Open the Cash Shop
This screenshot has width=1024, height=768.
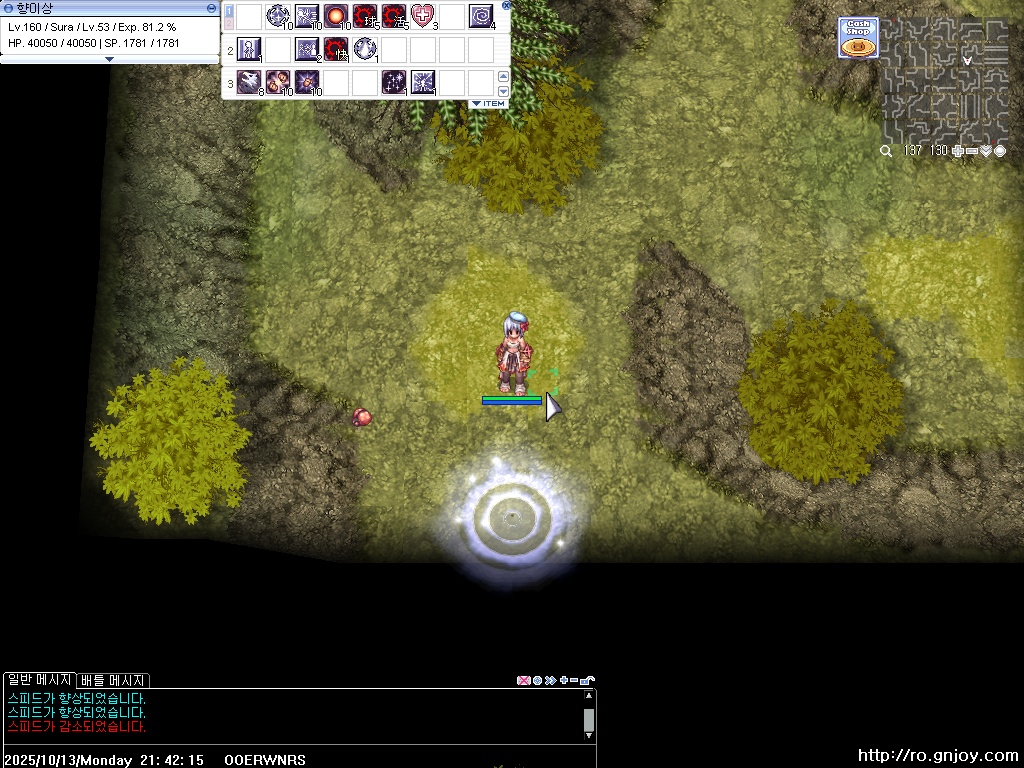point(858,38)
